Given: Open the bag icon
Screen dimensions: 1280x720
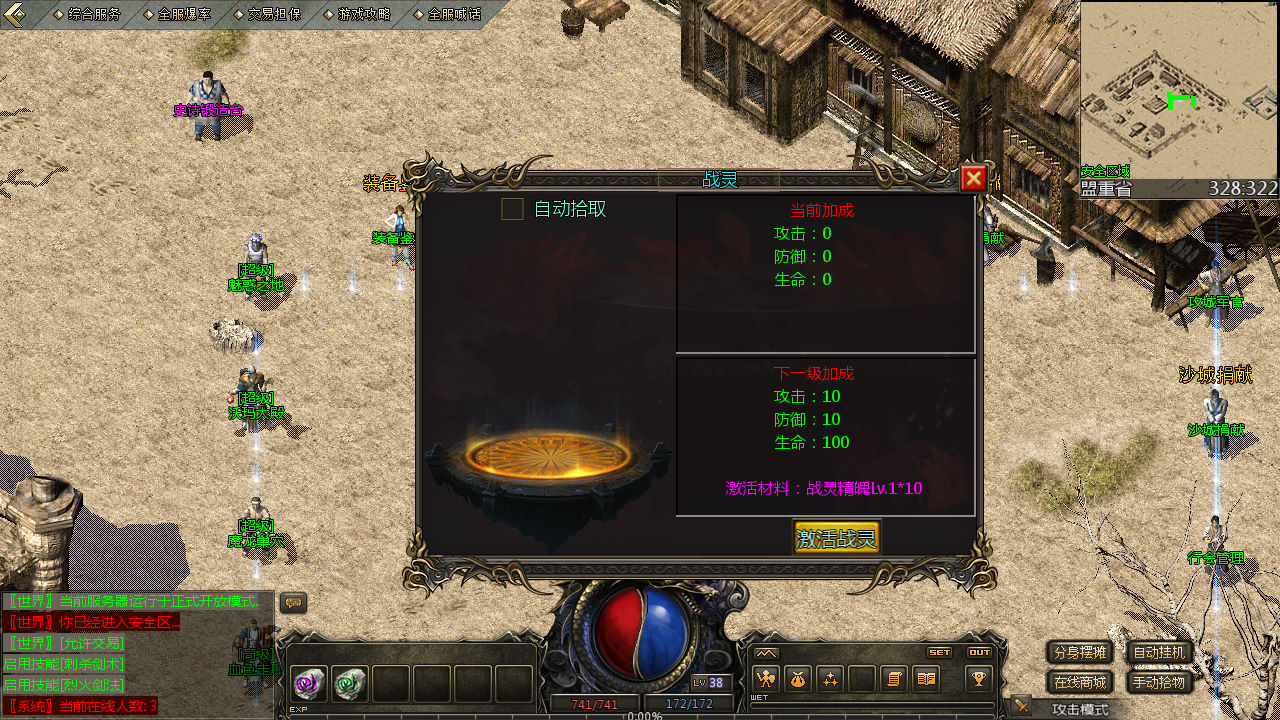Looking at the screenshot, I should click(x=797, y=679).
